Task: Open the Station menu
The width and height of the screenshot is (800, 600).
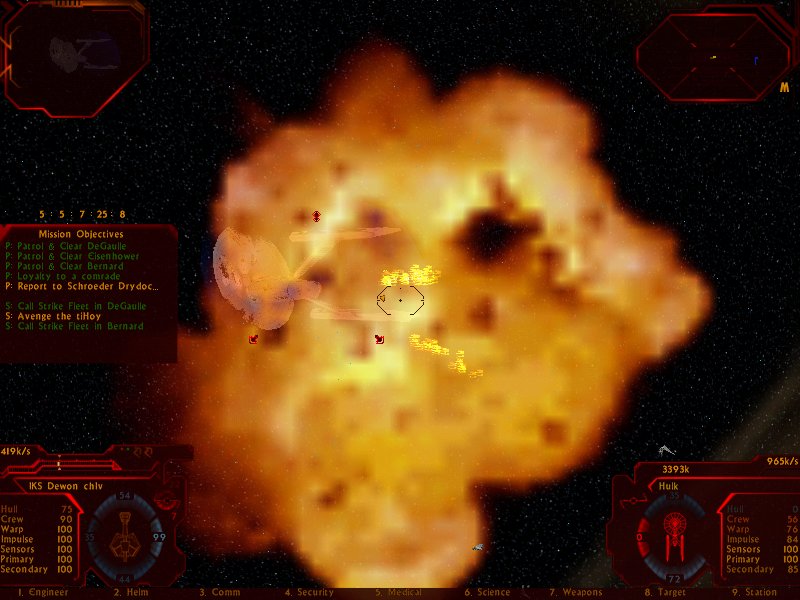Action: click(754, 593)
